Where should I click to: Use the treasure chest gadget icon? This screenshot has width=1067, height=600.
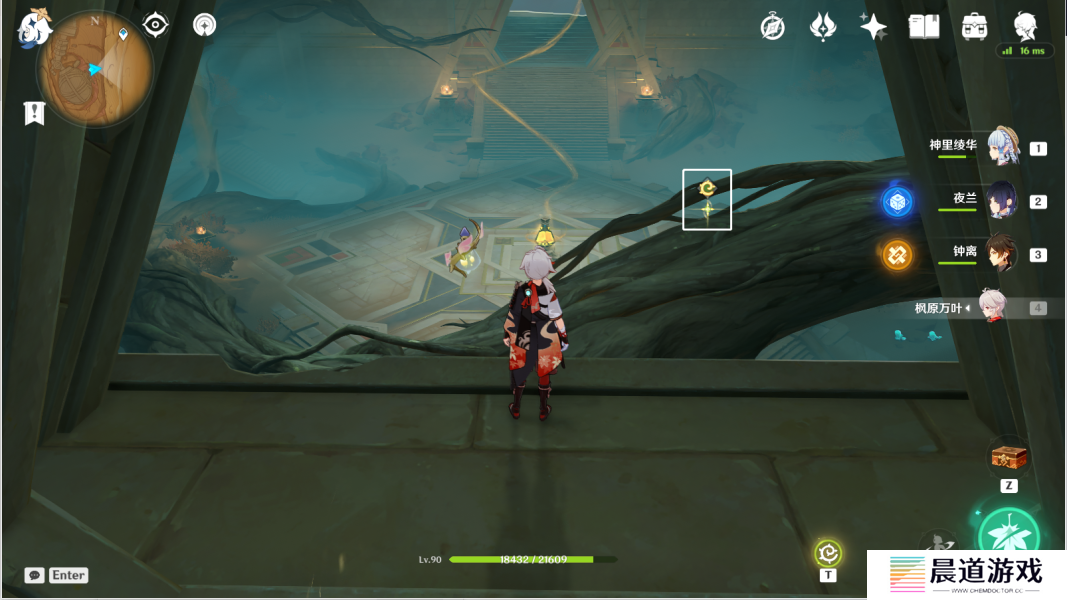(1009, 458)
